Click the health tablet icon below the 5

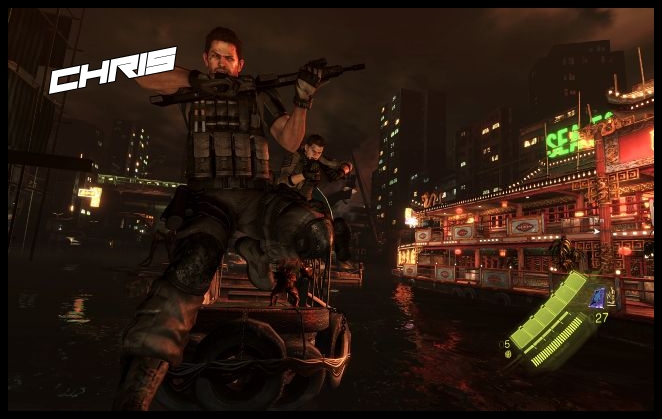(507, 353)
